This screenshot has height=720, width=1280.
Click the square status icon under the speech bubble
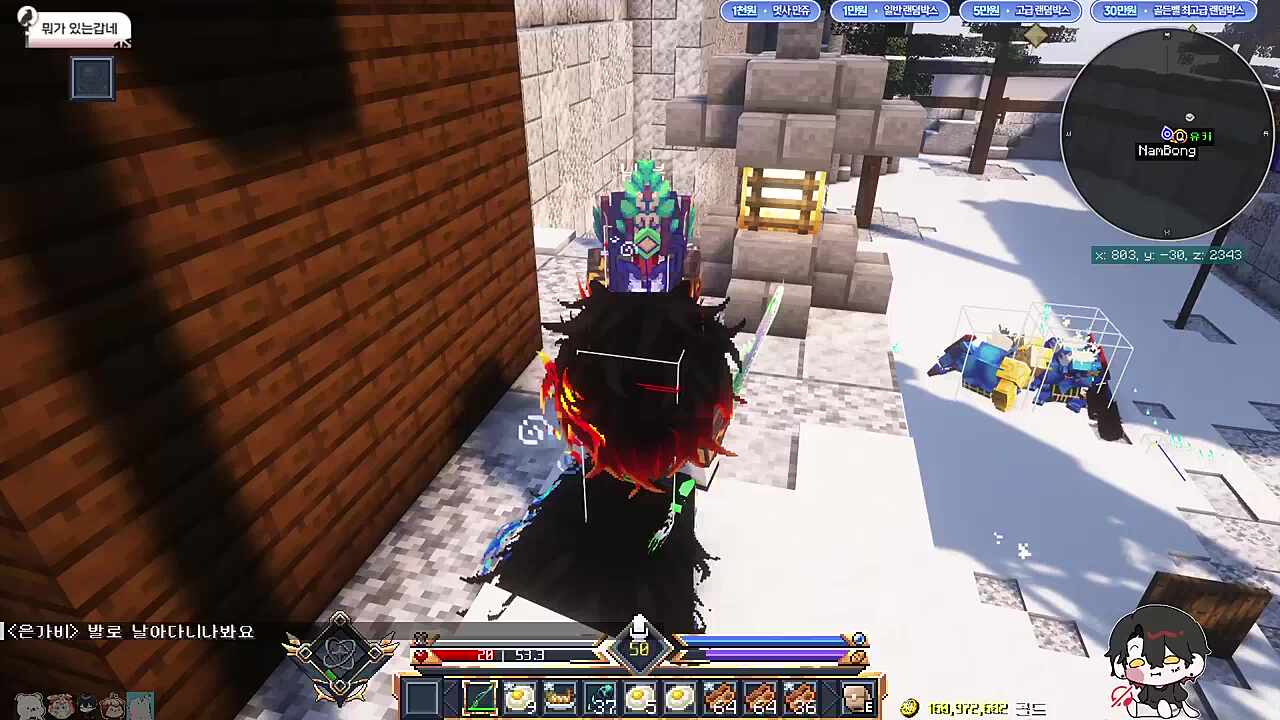pos(92,79)
